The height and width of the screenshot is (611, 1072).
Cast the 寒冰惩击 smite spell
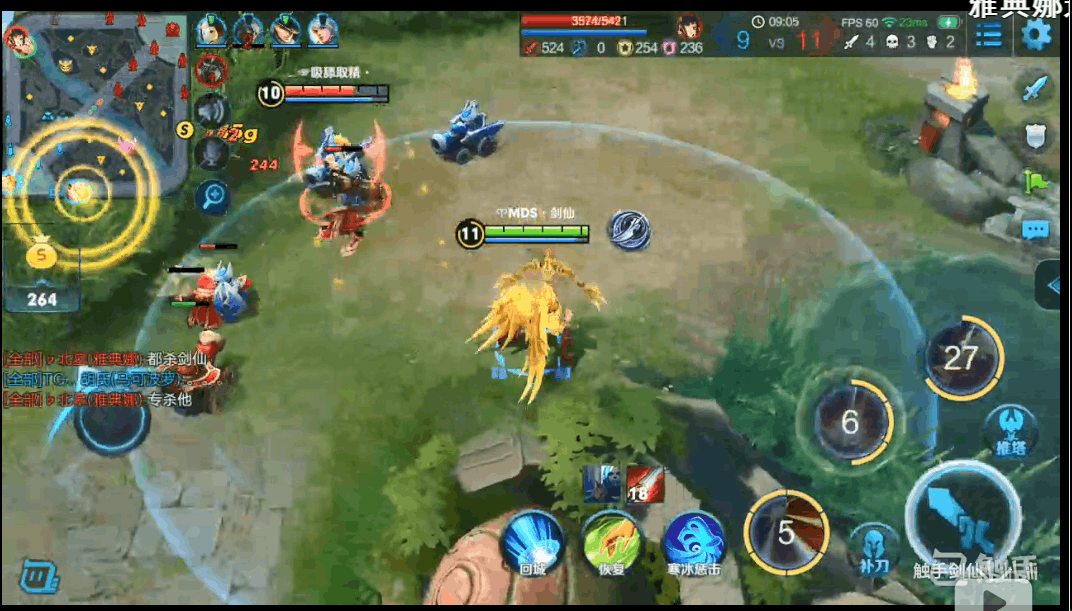point(694,541)
